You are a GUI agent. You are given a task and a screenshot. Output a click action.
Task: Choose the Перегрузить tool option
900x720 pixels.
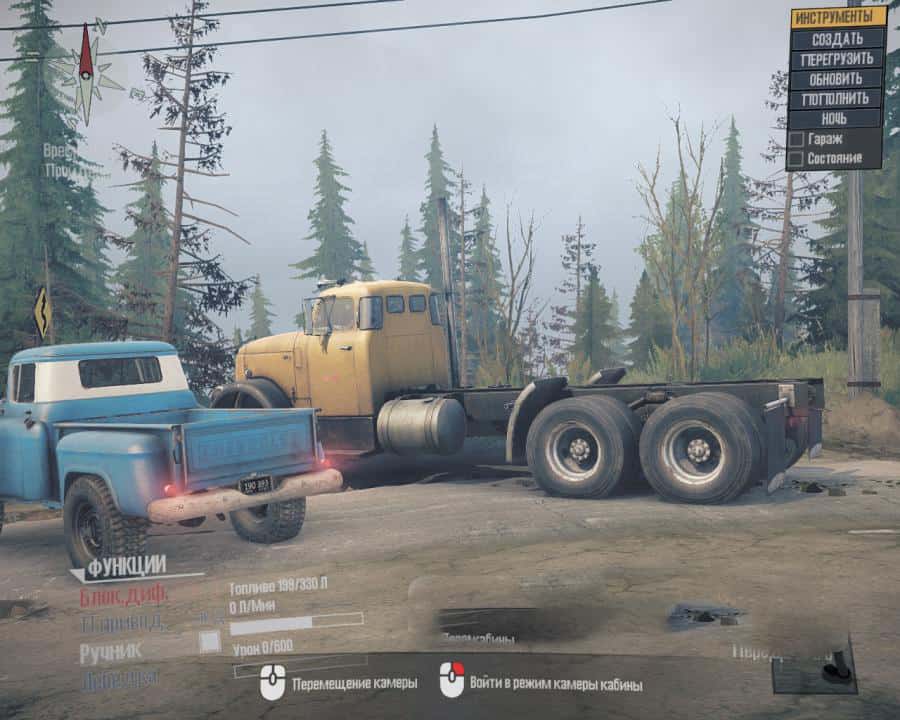click(x=838, y=59)
